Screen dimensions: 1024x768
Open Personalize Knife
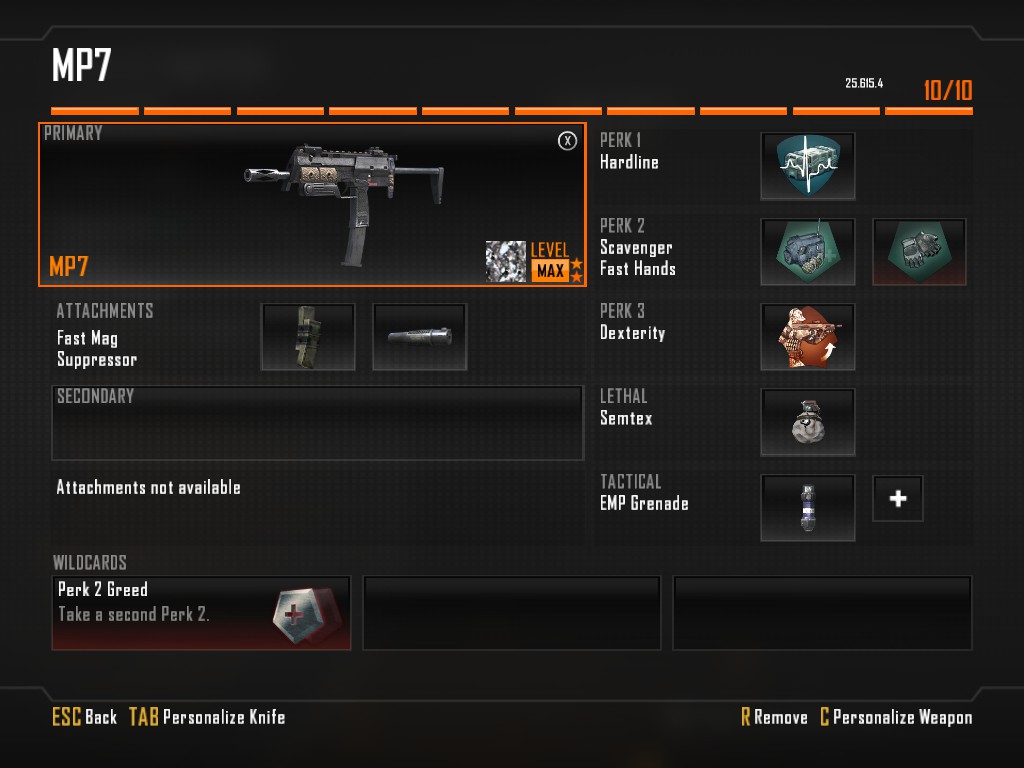[207, 717]
